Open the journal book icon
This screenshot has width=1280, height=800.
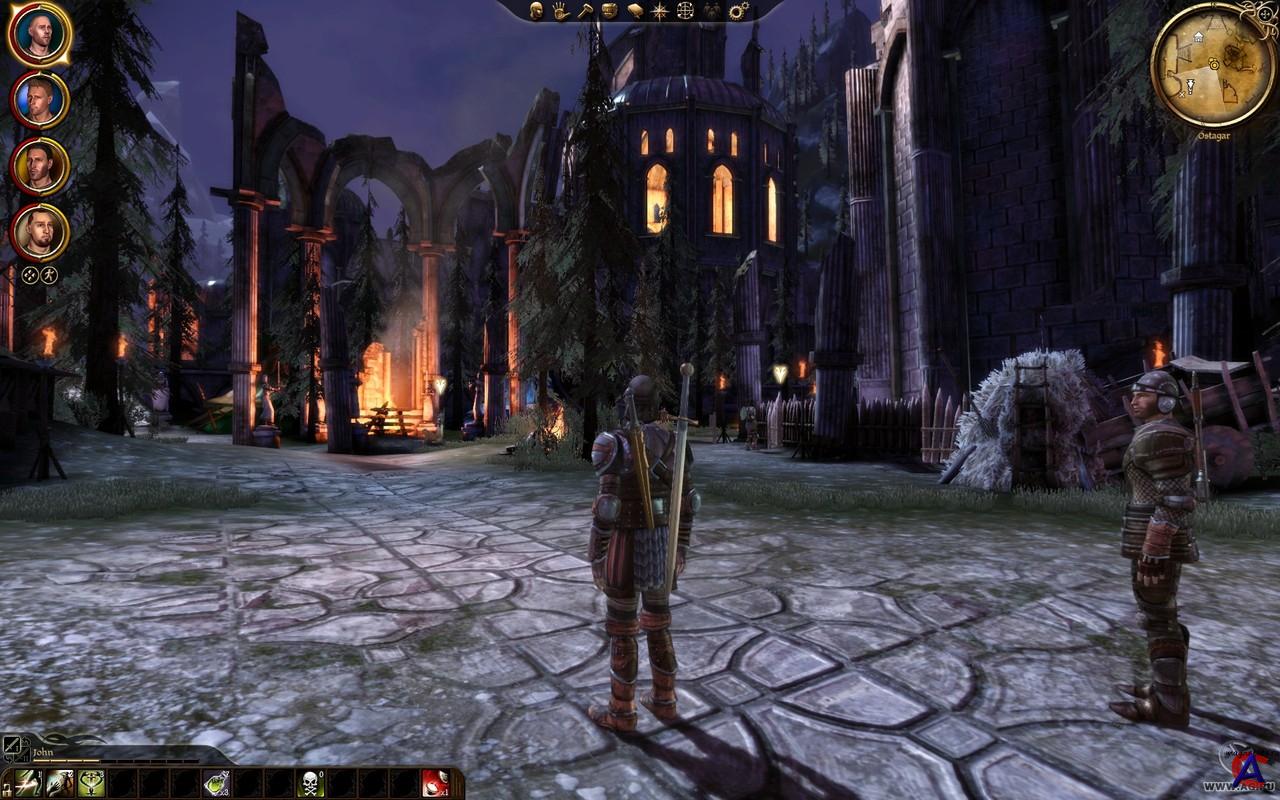(634, 11)
